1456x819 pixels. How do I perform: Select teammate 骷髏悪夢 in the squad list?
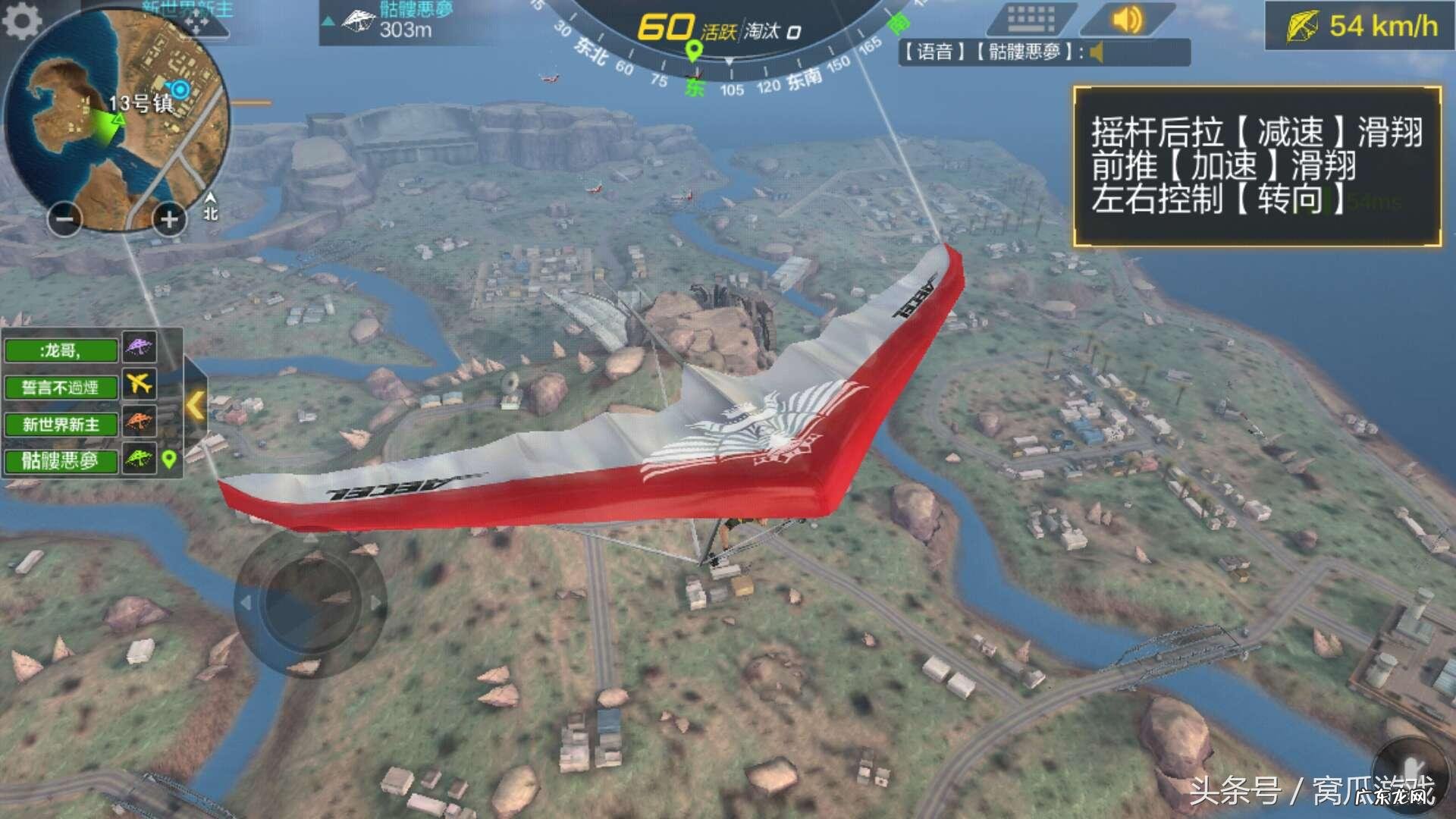pyautogui.click(x=61, y=460)
